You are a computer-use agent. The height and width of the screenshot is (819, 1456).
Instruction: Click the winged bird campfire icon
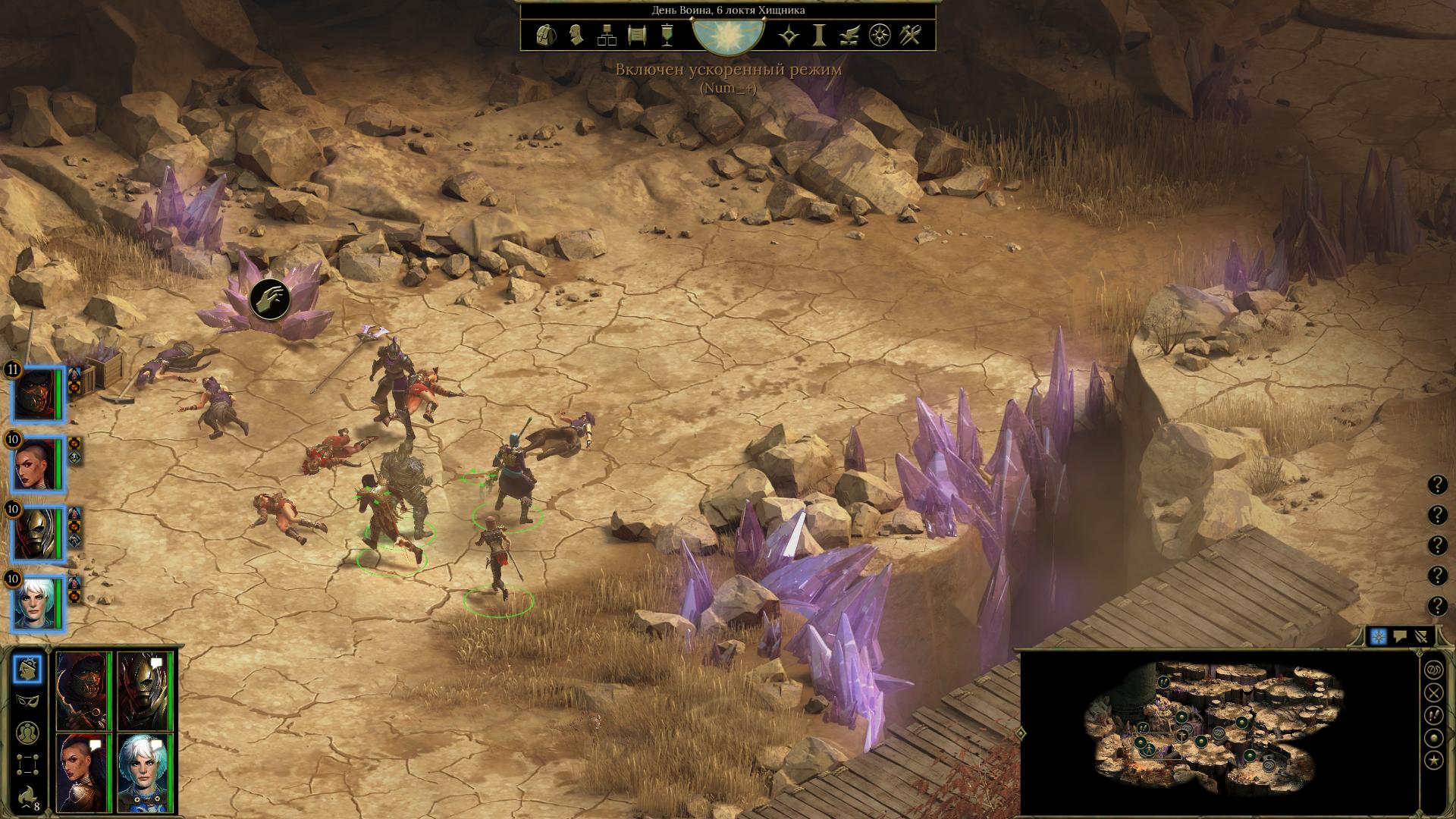tap(849, 36)
